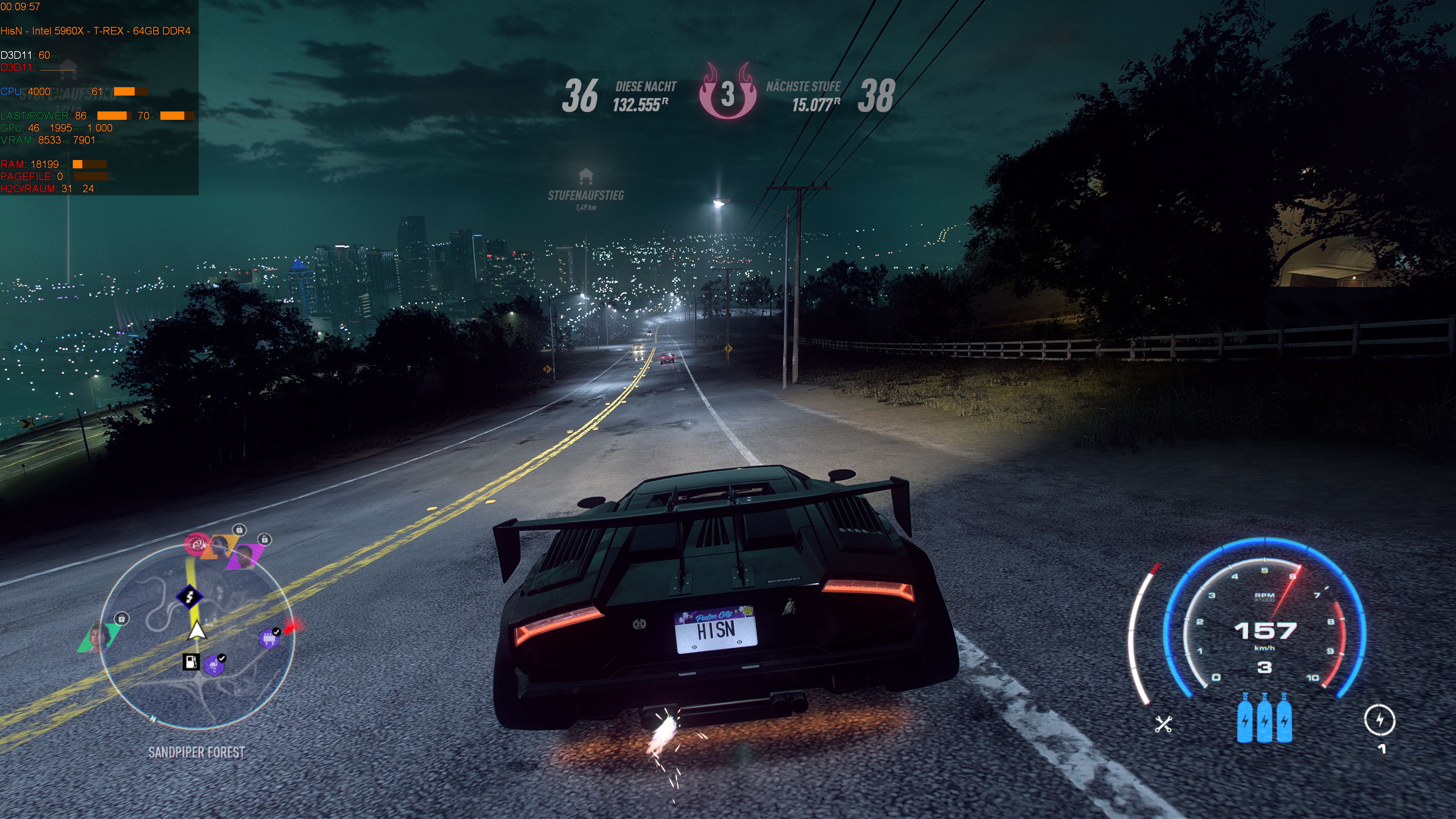Choose the dollar-sign race event marker

click(x=190, y=596)
